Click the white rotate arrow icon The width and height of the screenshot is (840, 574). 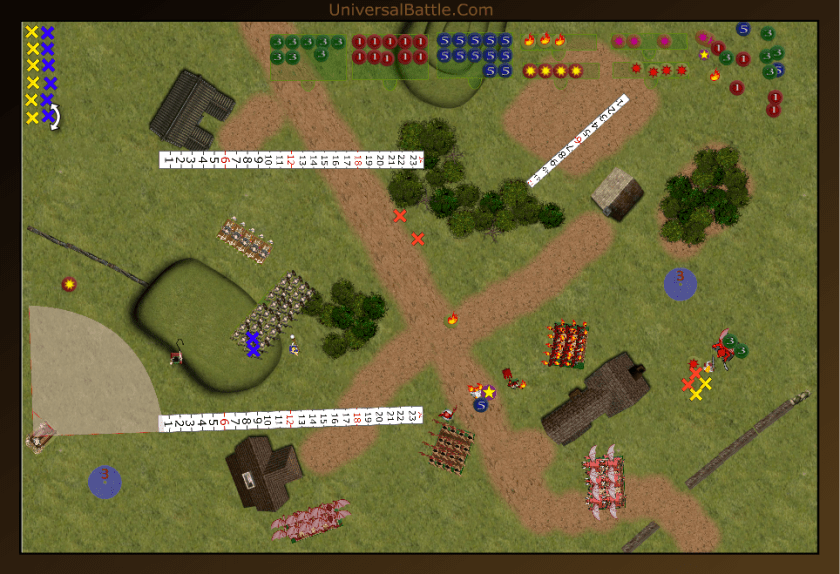coord(55,118)
